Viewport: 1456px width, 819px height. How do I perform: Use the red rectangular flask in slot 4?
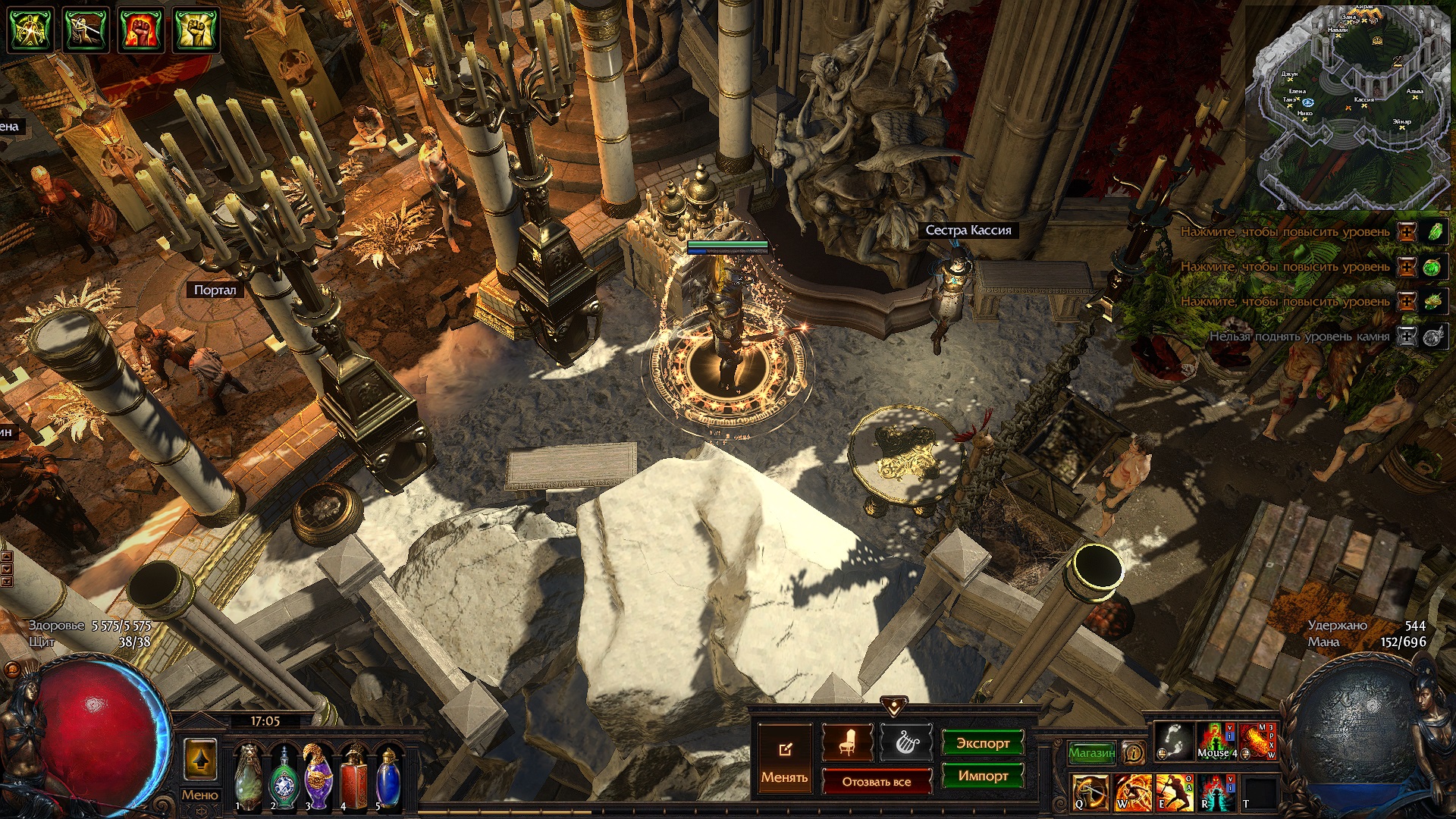[x=353, y=778]
